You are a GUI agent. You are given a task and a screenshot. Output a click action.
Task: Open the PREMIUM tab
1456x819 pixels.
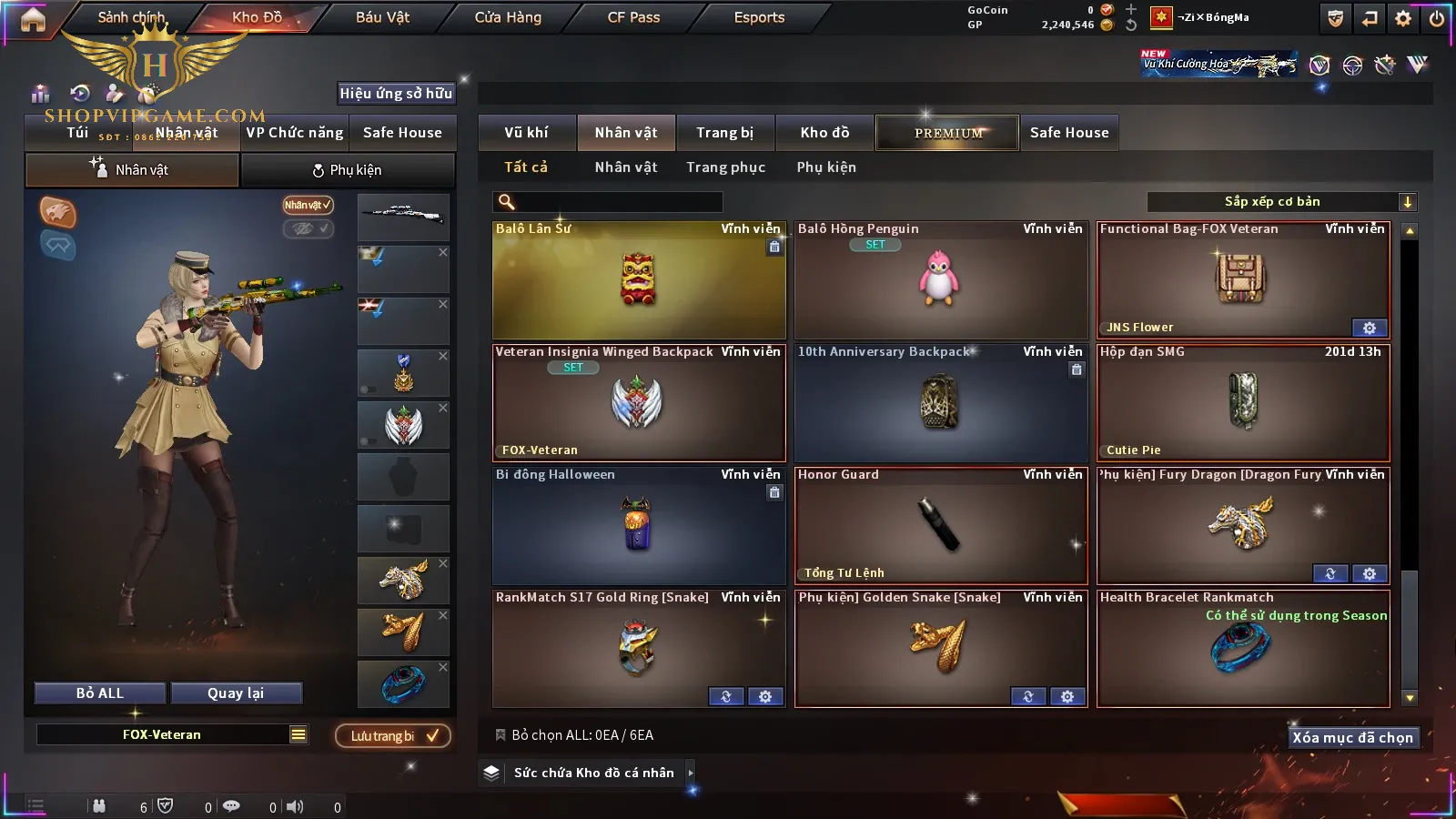(947, 133)
